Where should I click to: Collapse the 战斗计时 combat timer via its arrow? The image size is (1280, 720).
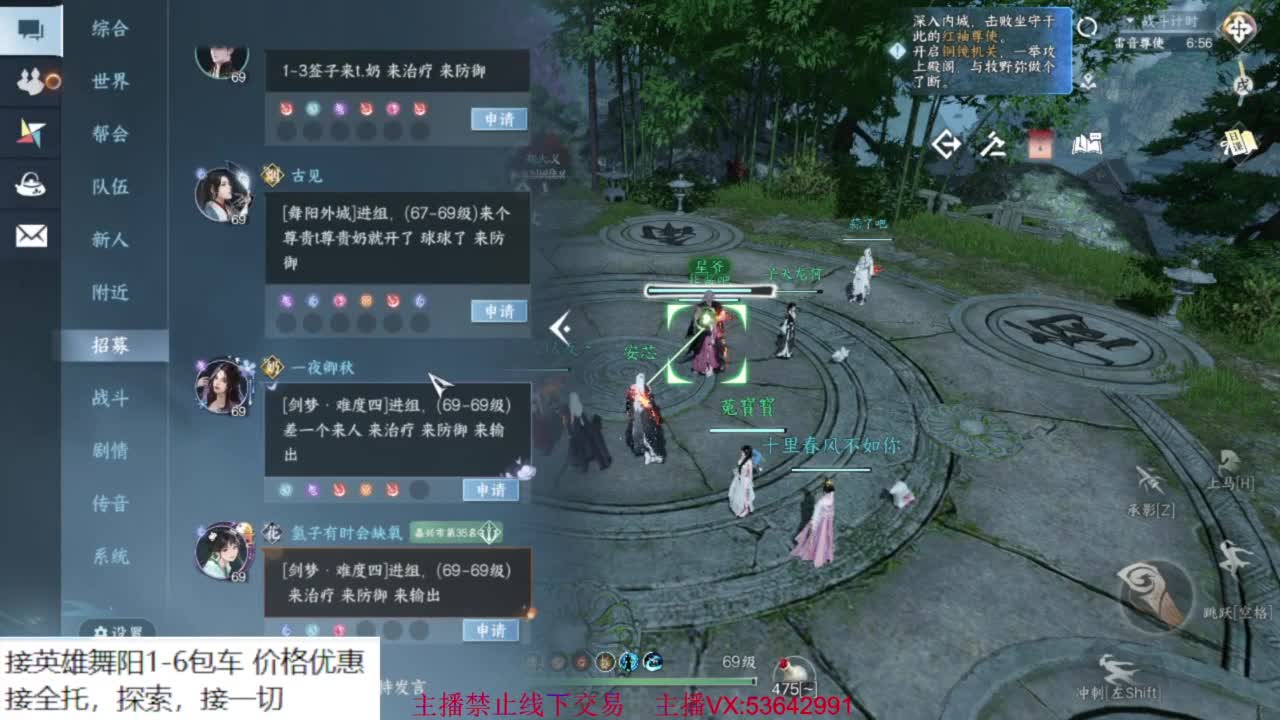[x=1128, y=20]
